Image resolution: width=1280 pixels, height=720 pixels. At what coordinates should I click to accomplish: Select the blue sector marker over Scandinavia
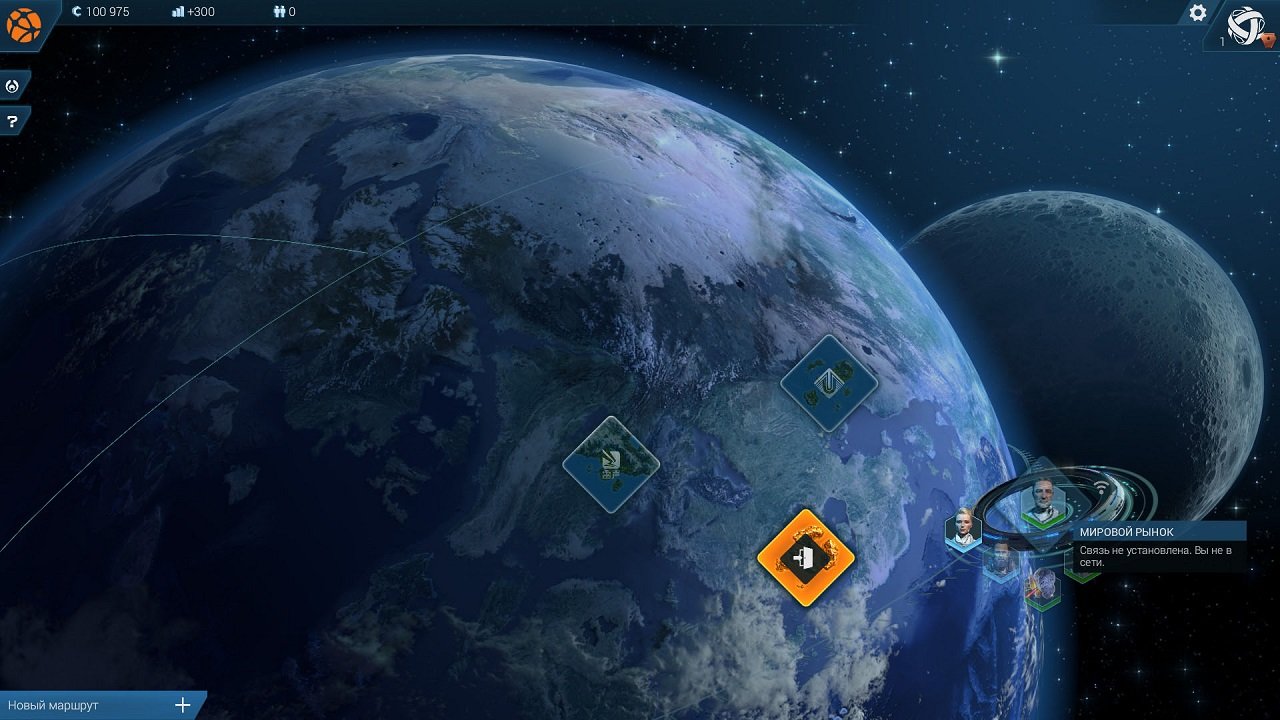[612, 463]
